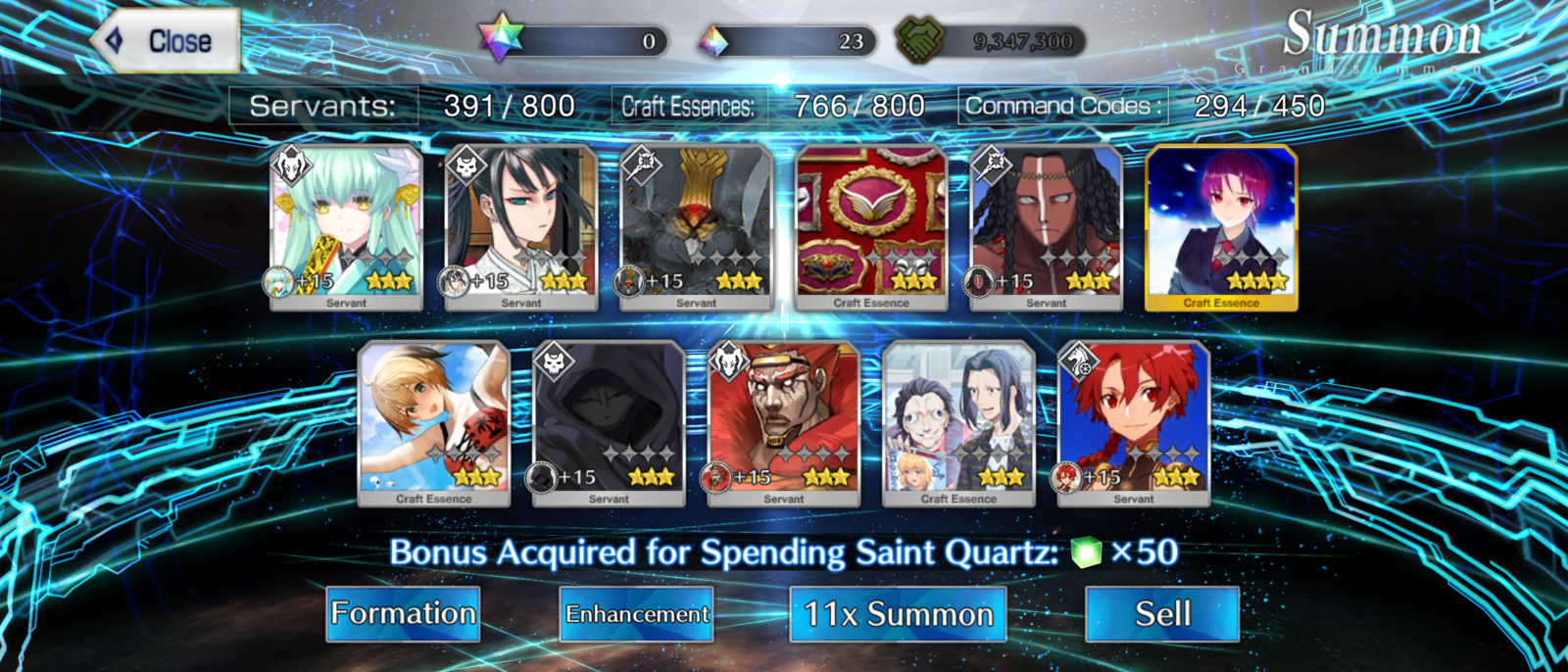
Task: Open the gold-framed 4-star Craft Essence
Action: pos(1221,227)
